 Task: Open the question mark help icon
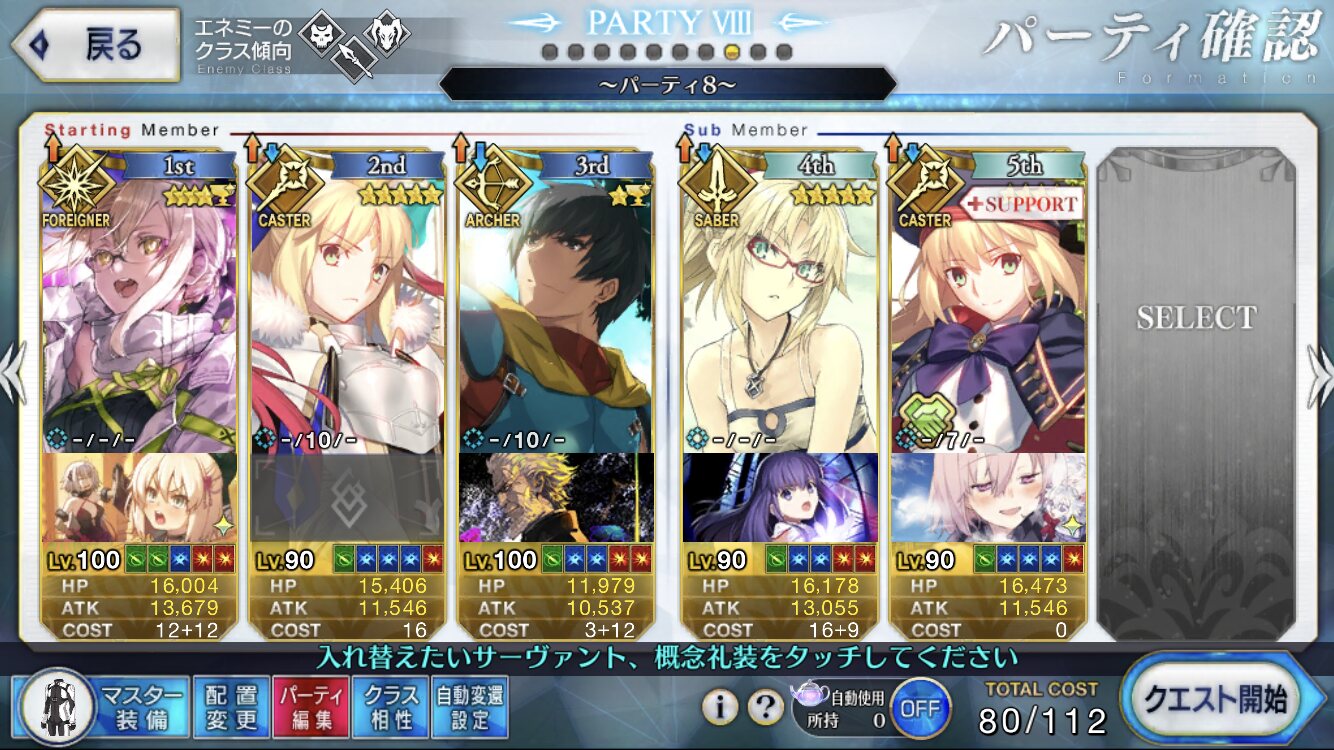766,707
